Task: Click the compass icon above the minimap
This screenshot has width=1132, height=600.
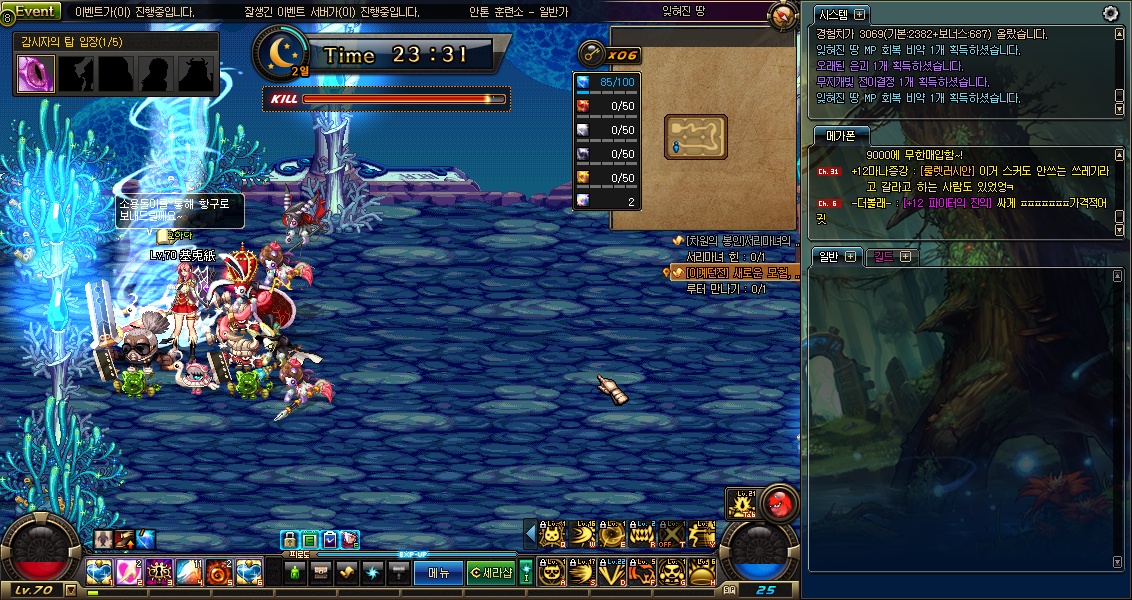Action: (782, 16)
